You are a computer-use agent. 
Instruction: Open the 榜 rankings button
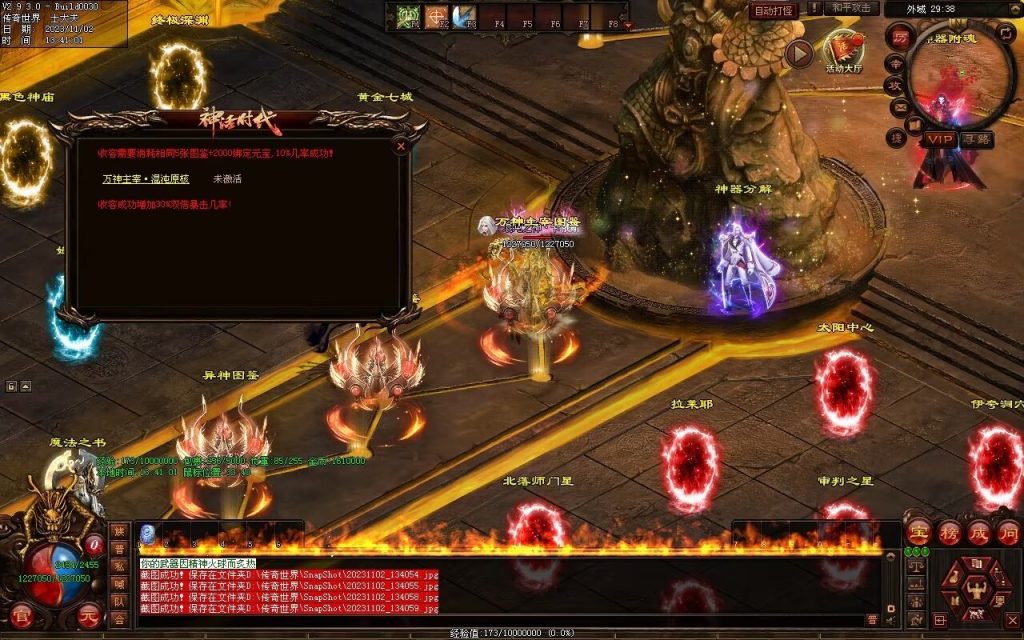click(x=949, y=531)
